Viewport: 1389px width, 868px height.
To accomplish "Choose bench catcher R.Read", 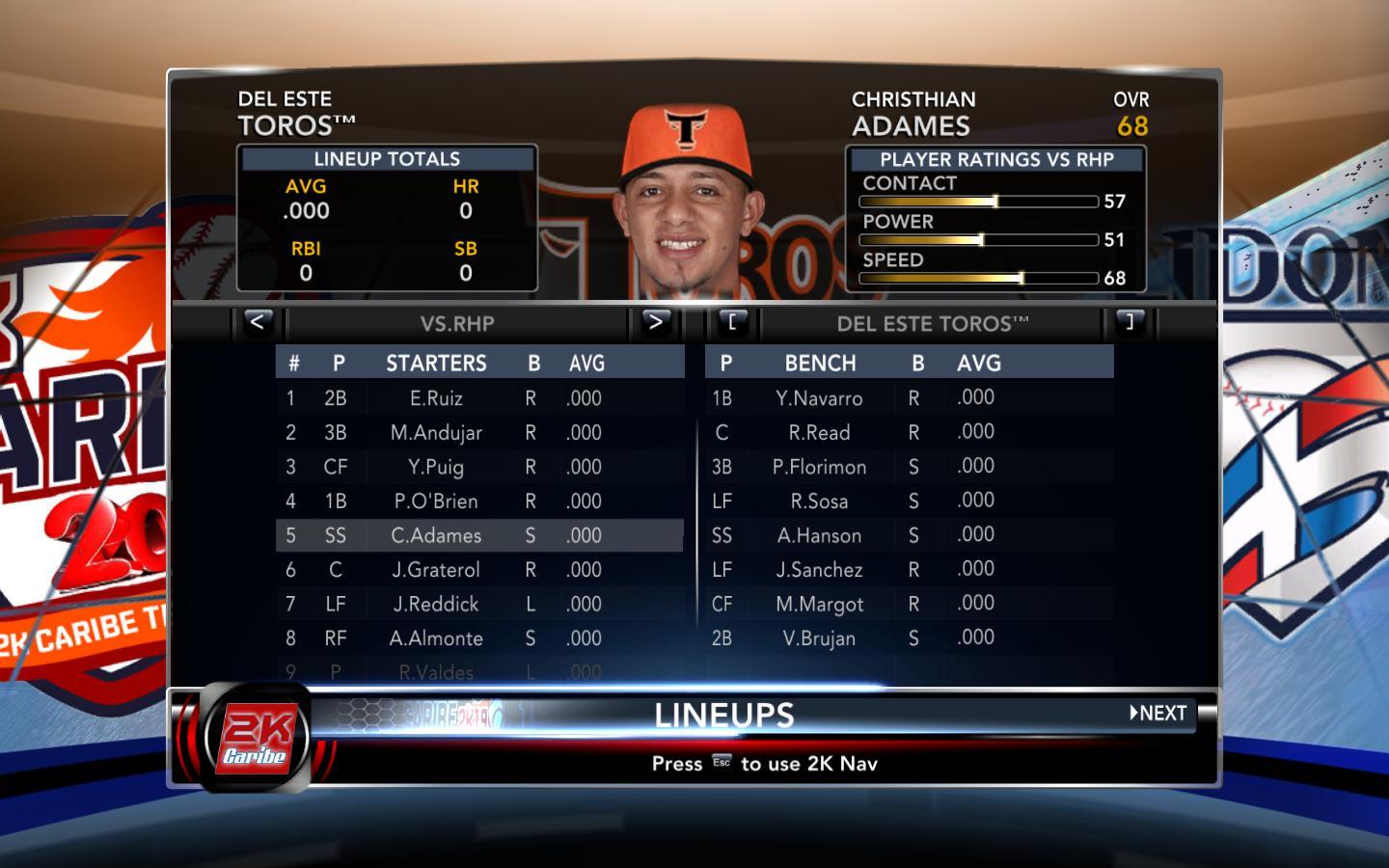I will [x=819, y=433].
